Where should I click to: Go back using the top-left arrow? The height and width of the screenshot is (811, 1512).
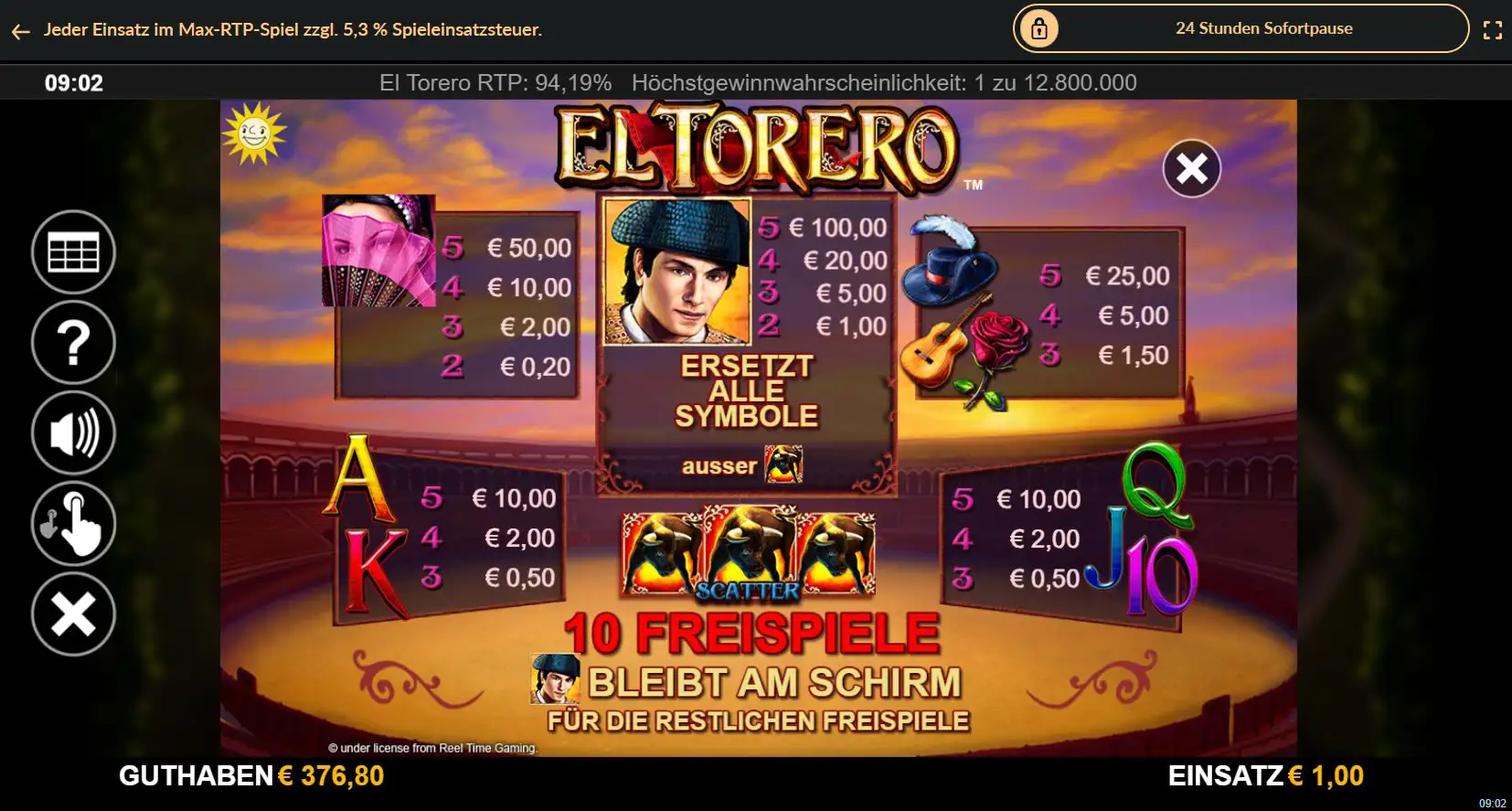coord(20,30)
